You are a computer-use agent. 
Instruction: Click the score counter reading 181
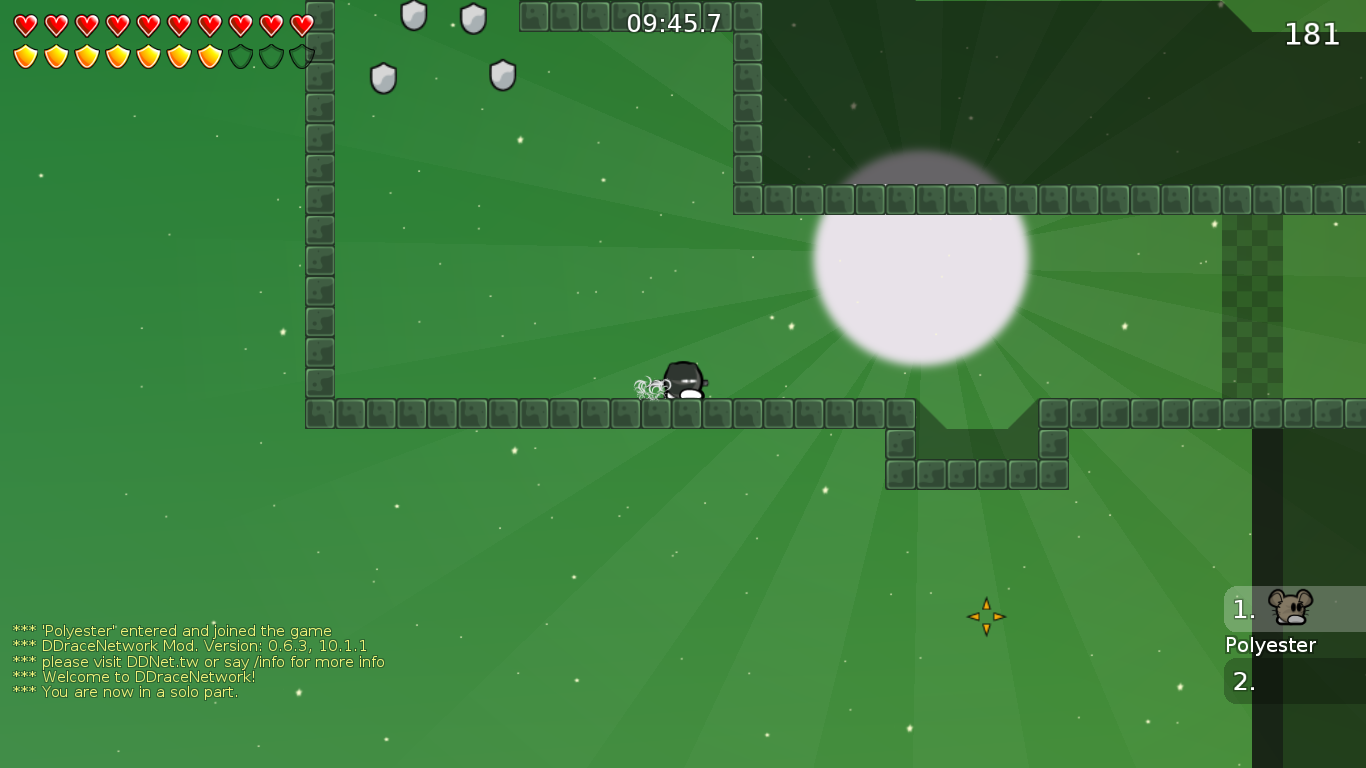pyautogui.click(x=1311, y=34)
